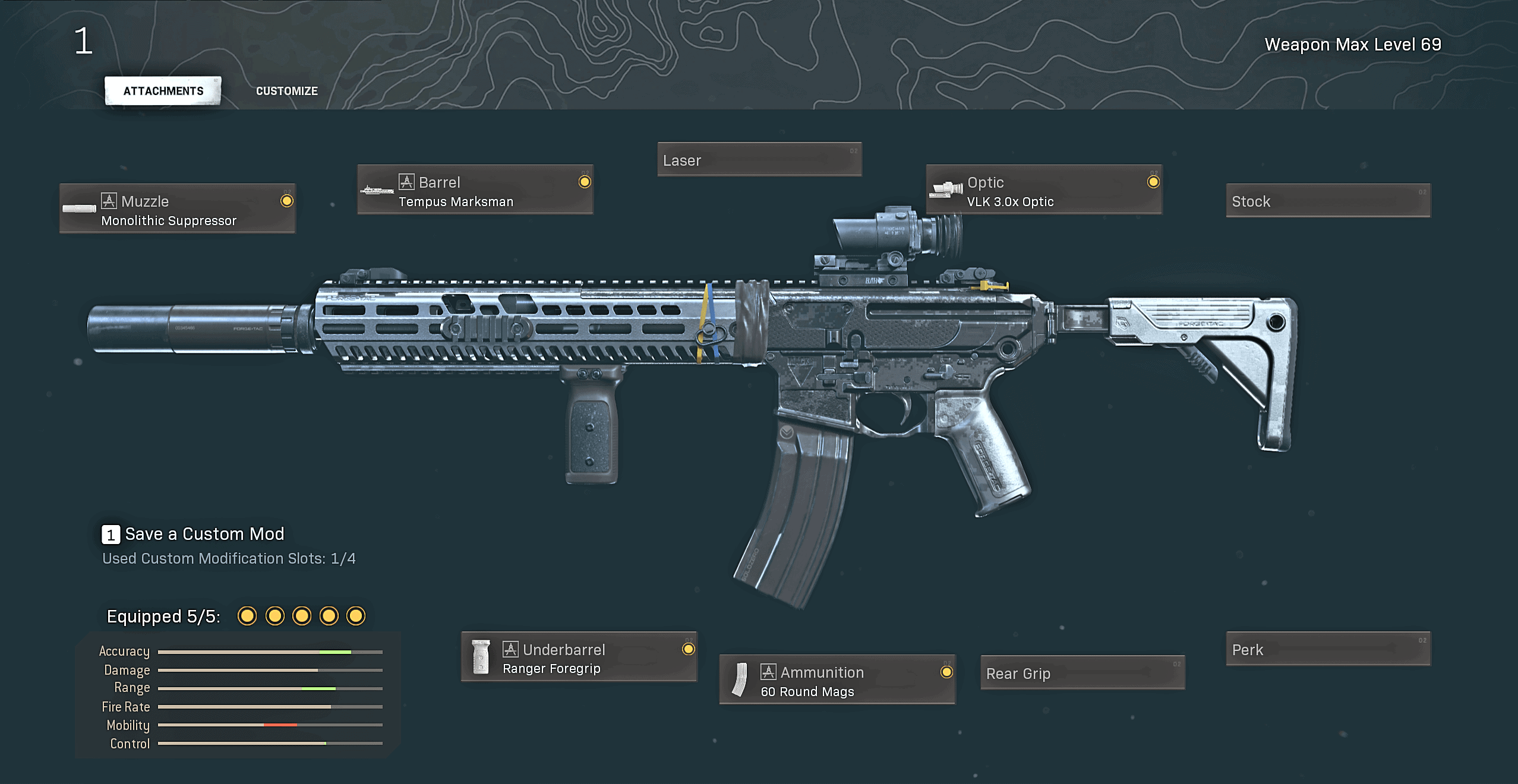
Task: Switch to the Customize tab
Action: (x=287, y=90)
